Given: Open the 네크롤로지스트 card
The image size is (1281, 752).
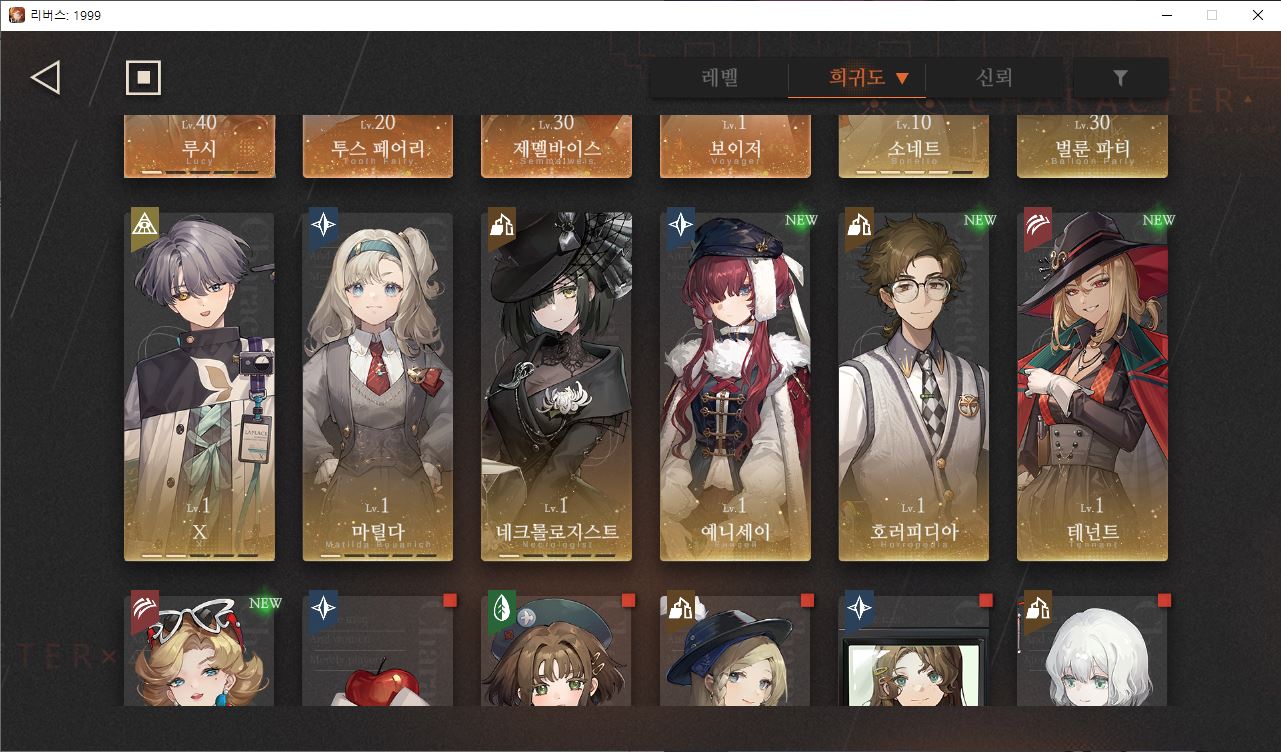Looking at the screenshot, I should (556, 386).
